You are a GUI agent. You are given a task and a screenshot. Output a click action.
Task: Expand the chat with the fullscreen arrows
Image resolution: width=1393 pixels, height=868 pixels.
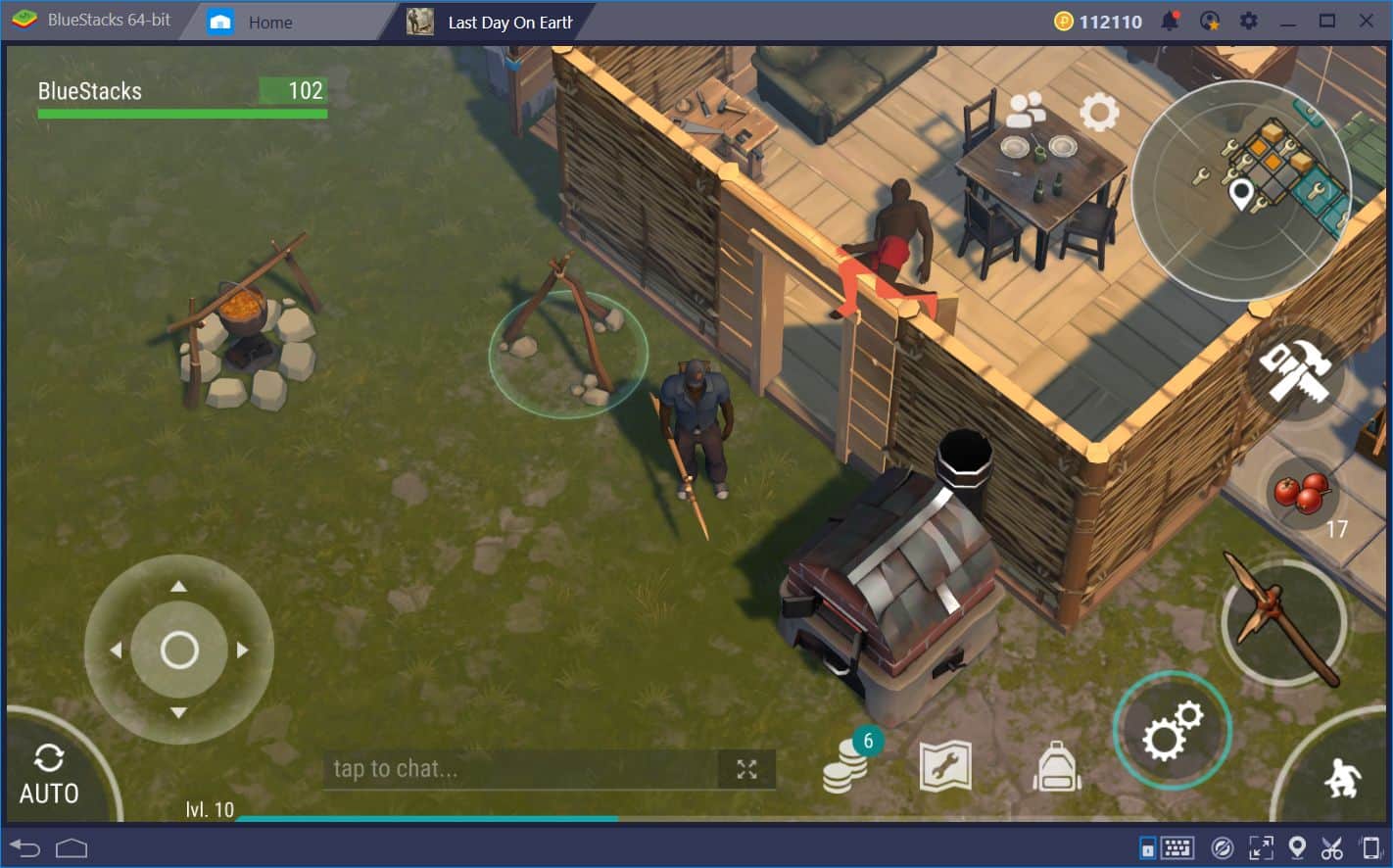tap(745, 769)
